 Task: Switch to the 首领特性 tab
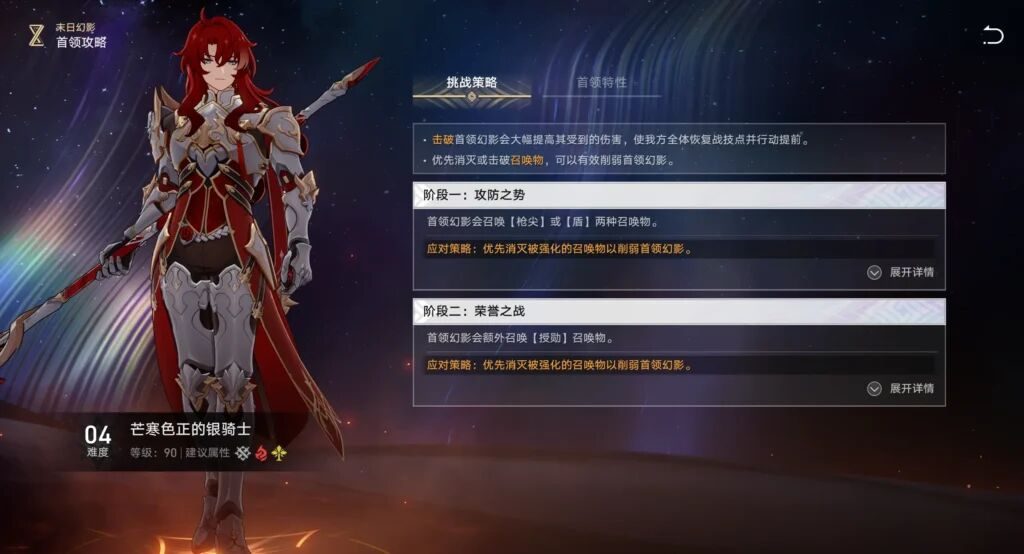click(601, 82)
